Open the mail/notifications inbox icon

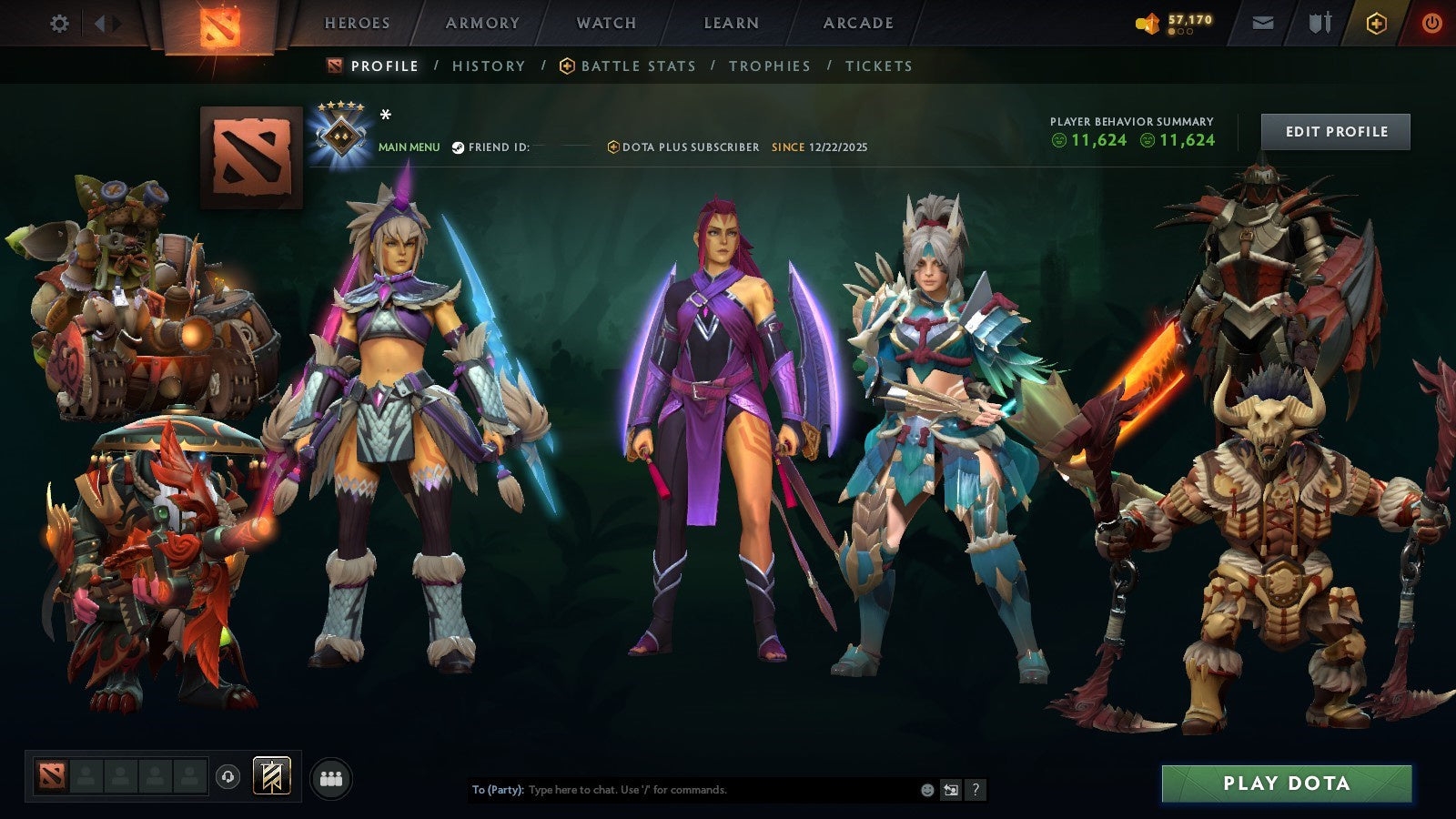[1264, 23]
